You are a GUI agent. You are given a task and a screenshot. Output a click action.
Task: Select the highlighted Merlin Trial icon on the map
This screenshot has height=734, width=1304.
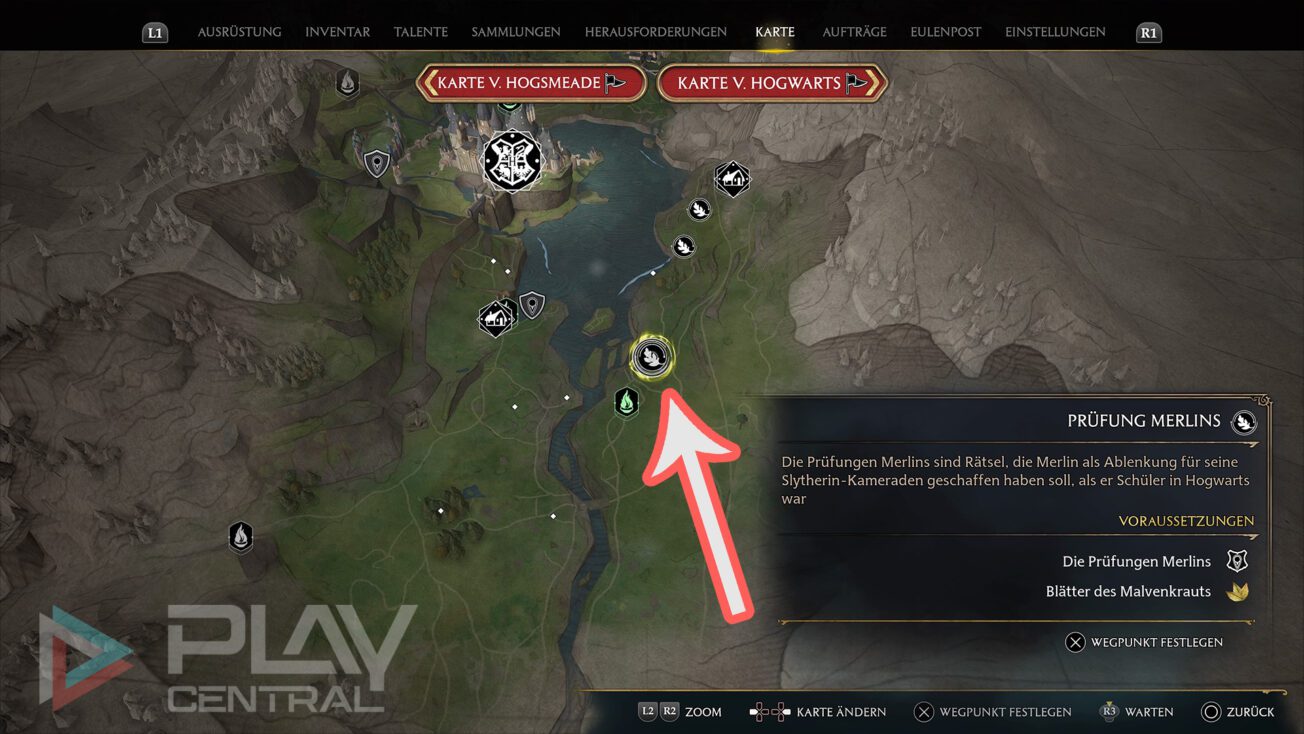point(651,357)
